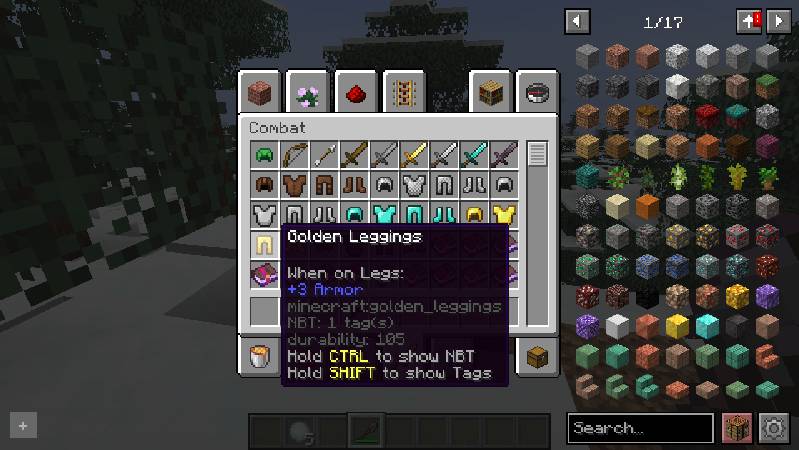This screenshot has height=450, width=799.
Task: Focus the Search text box
Action: click(x=640, y=428)
